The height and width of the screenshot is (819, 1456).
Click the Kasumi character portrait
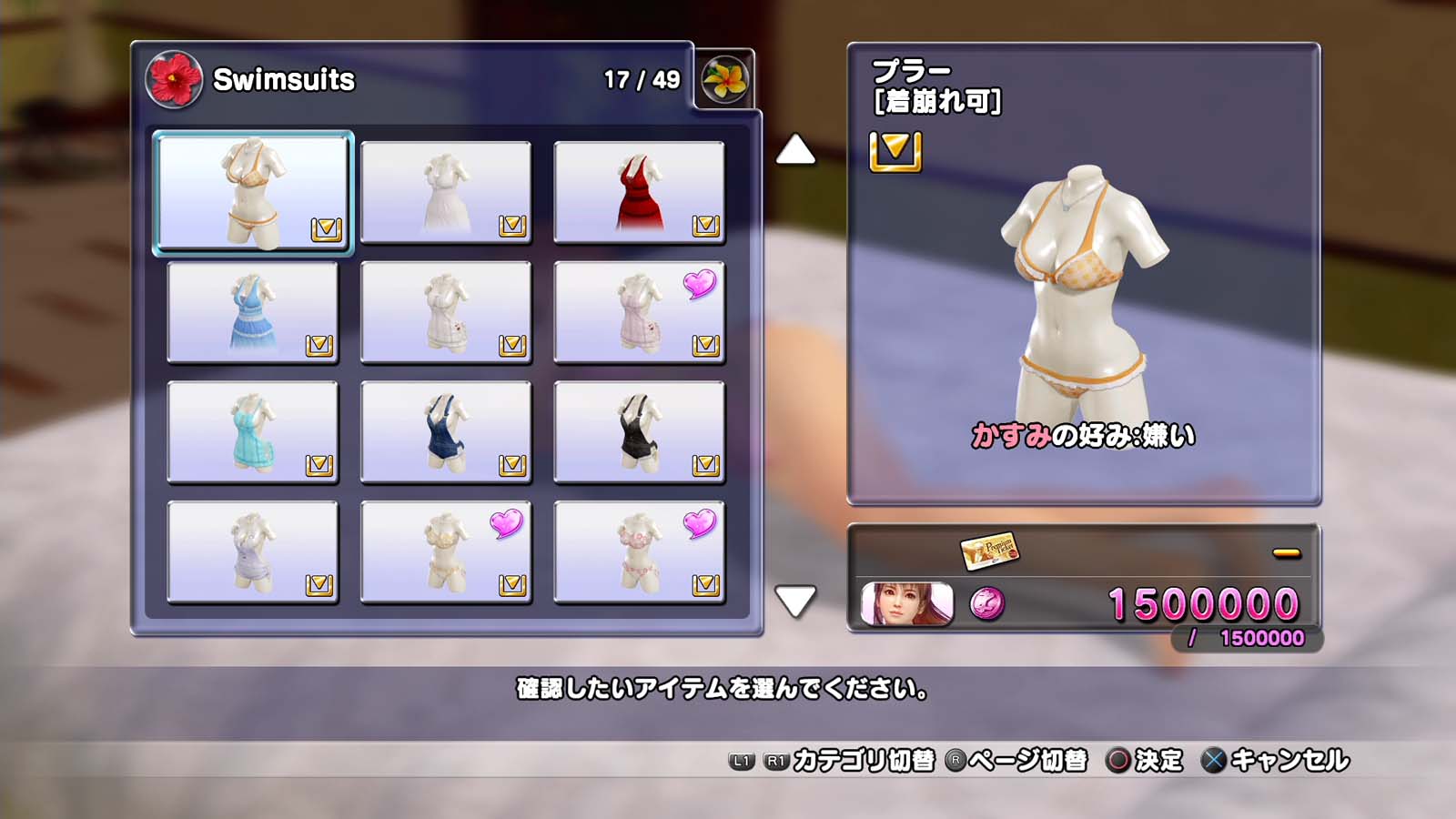[x=906, y=603]
